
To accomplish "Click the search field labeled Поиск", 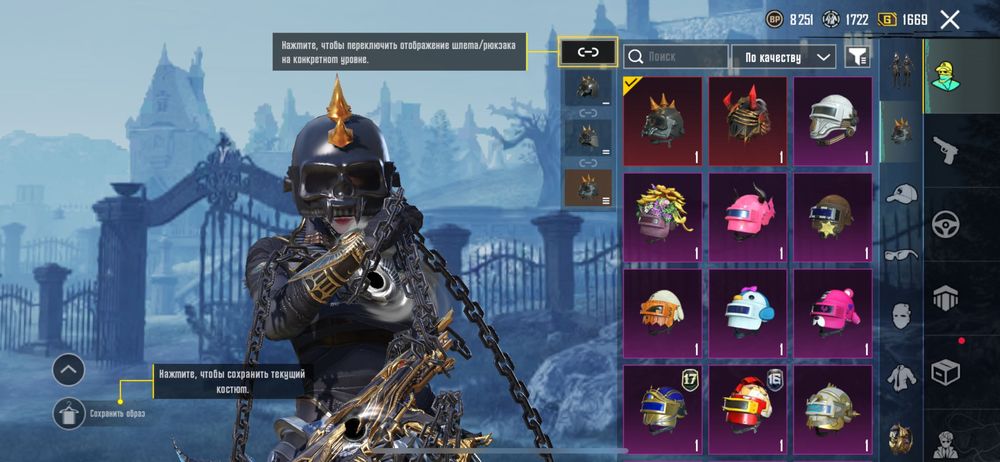I will tap(676, 57).
